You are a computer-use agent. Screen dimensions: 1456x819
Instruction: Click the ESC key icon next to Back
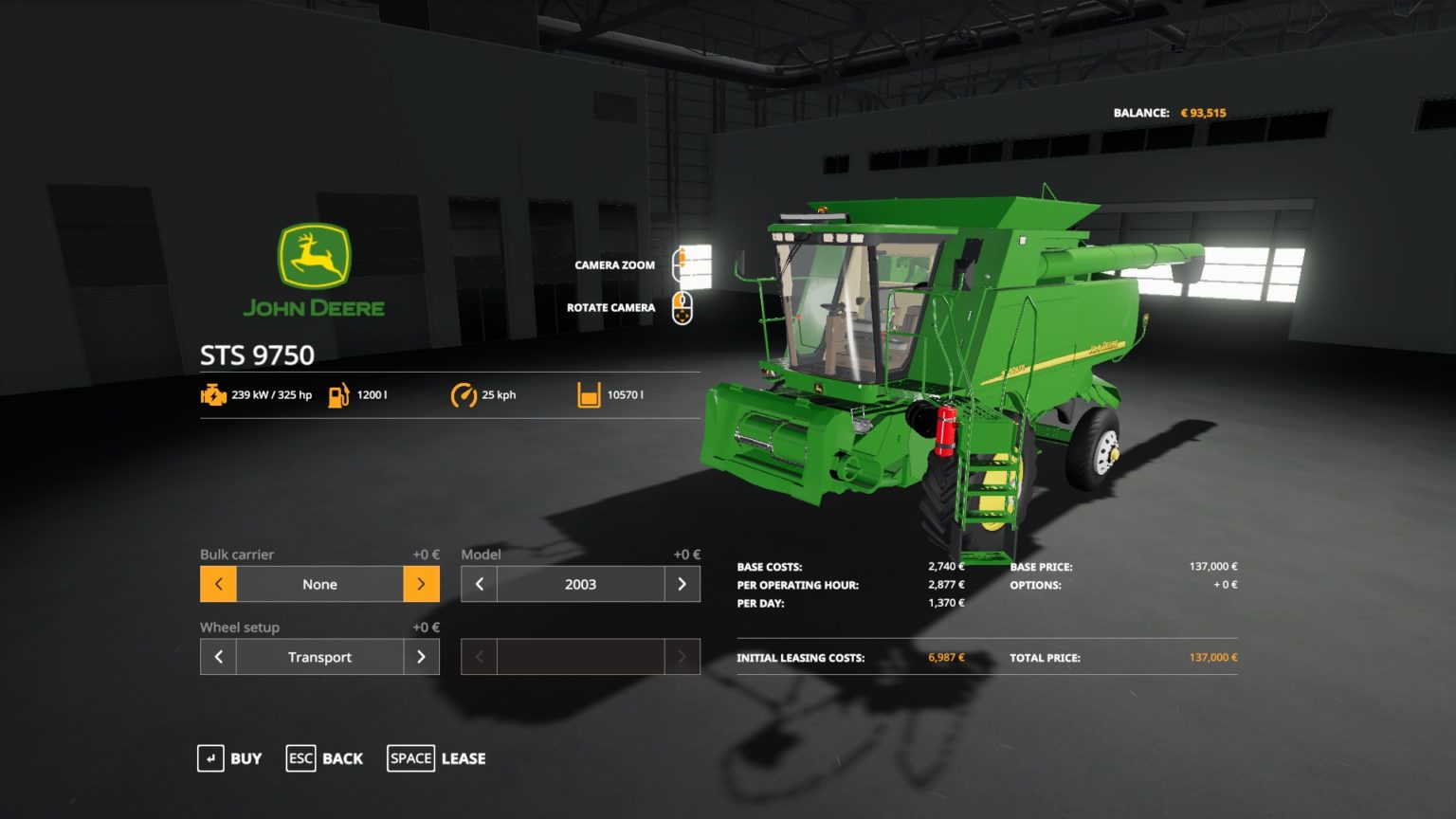point(300,758)
